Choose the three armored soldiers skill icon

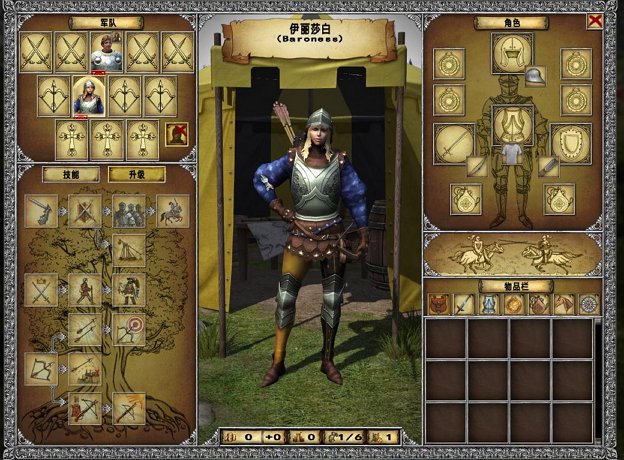tap(129, 211)
